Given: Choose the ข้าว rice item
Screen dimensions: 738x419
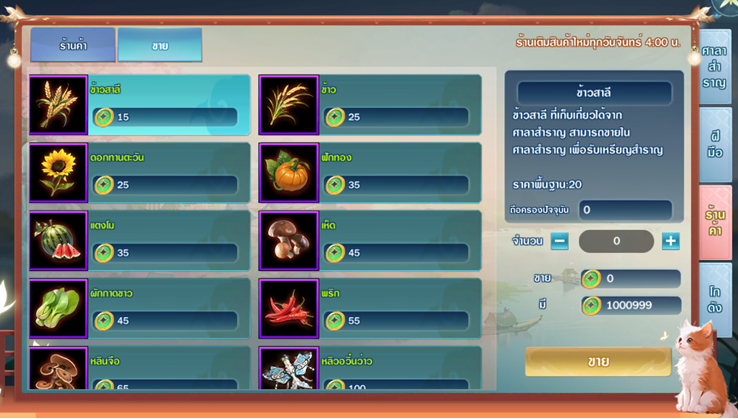Looking at the screenshot, I should click(370, 105).
